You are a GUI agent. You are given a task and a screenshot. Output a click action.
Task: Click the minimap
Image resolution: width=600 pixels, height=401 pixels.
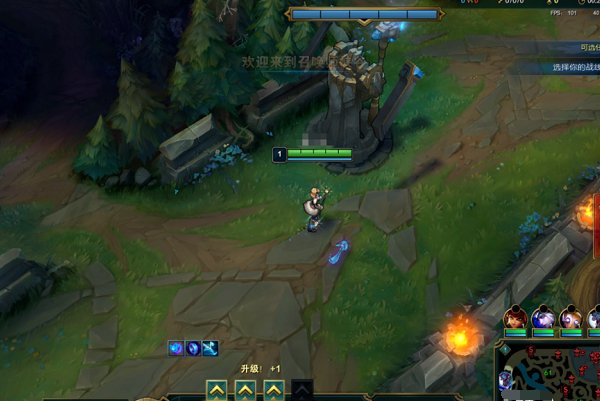[x=548, y=372]
